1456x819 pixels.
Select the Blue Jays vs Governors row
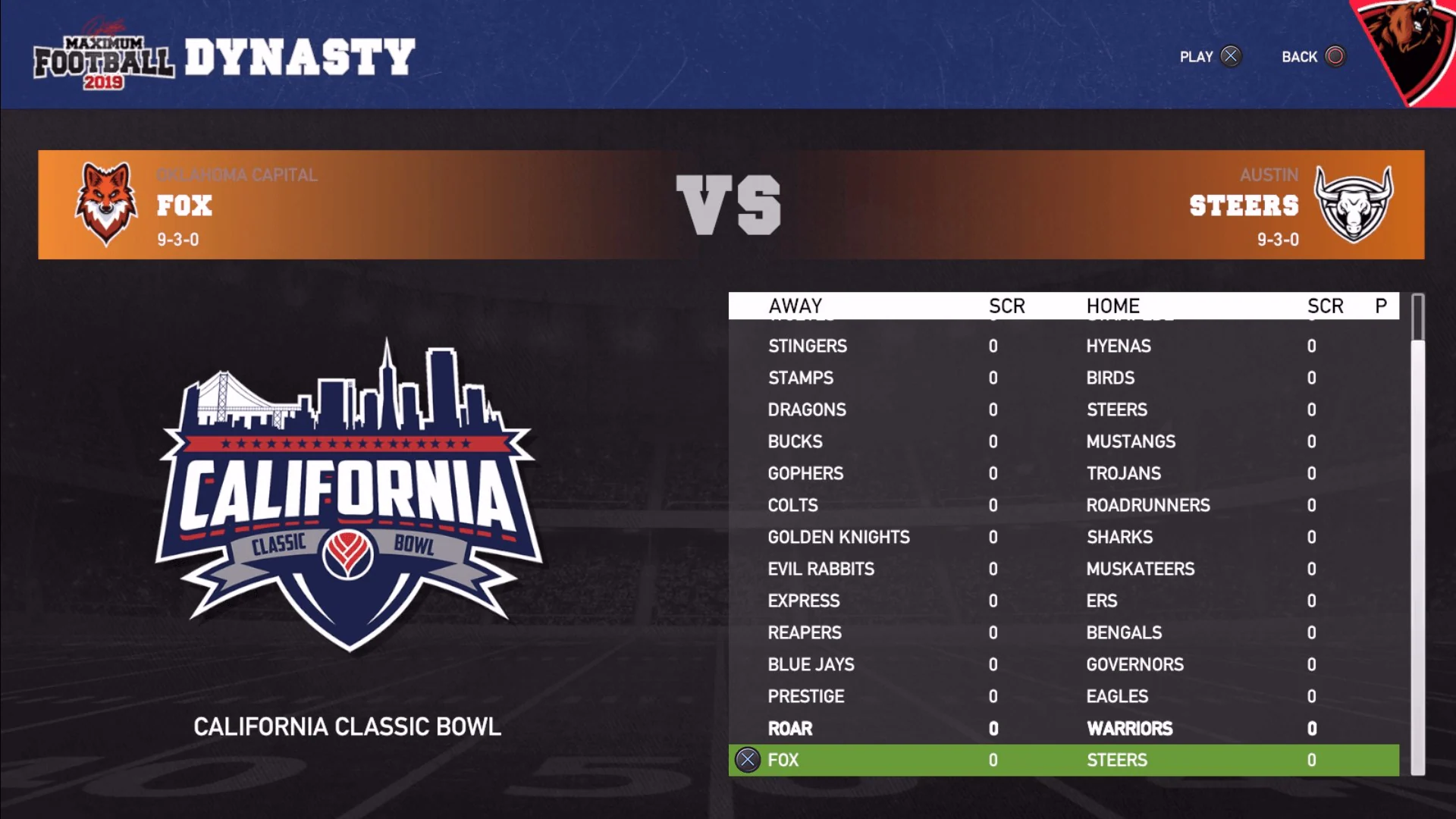(1062, 664)
